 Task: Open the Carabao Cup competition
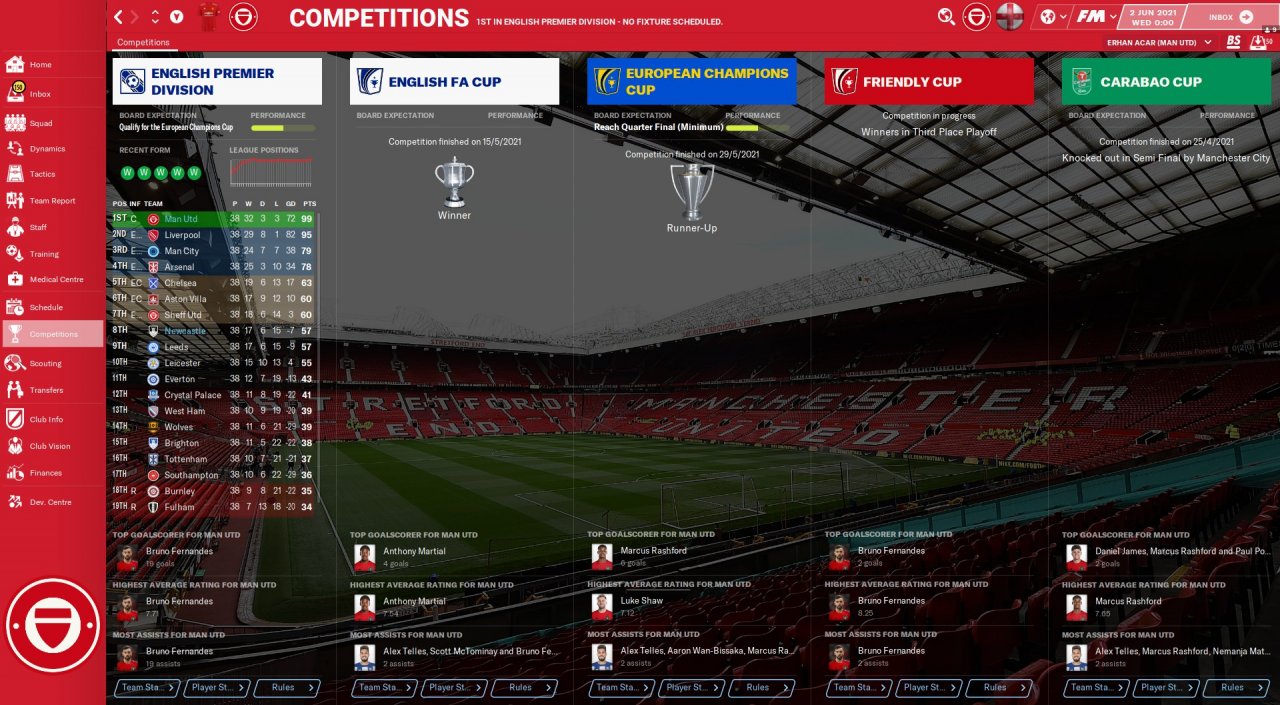tap(1166, 82)
